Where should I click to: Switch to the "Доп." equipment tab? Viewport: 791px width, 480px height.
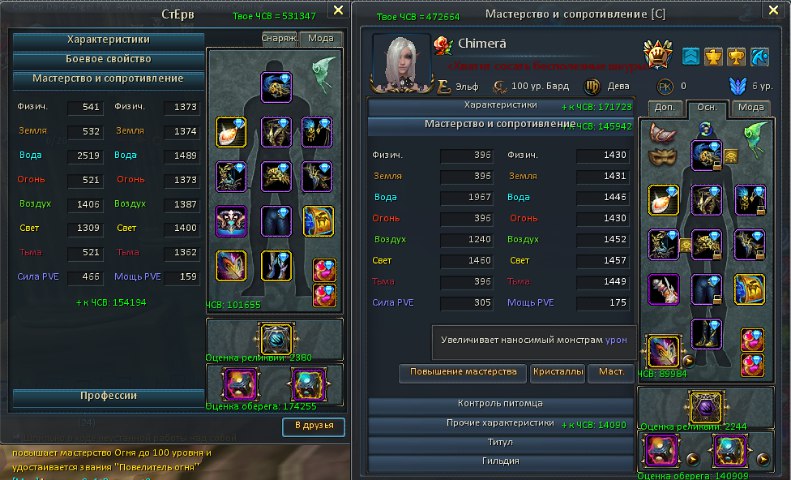661,107
